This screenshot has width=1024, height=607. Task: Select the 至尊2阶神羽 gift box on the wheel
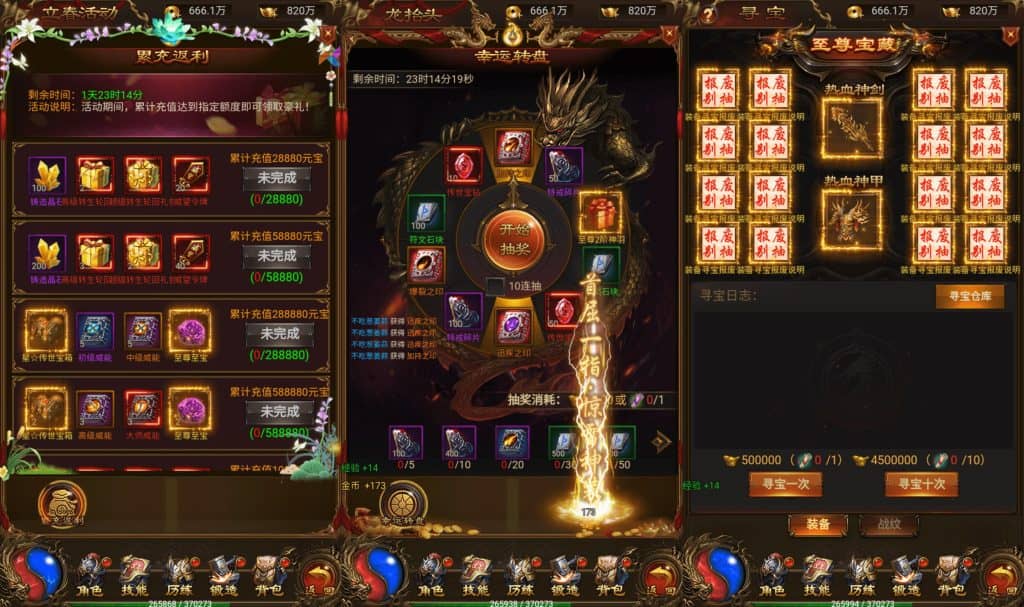point(600,213)
